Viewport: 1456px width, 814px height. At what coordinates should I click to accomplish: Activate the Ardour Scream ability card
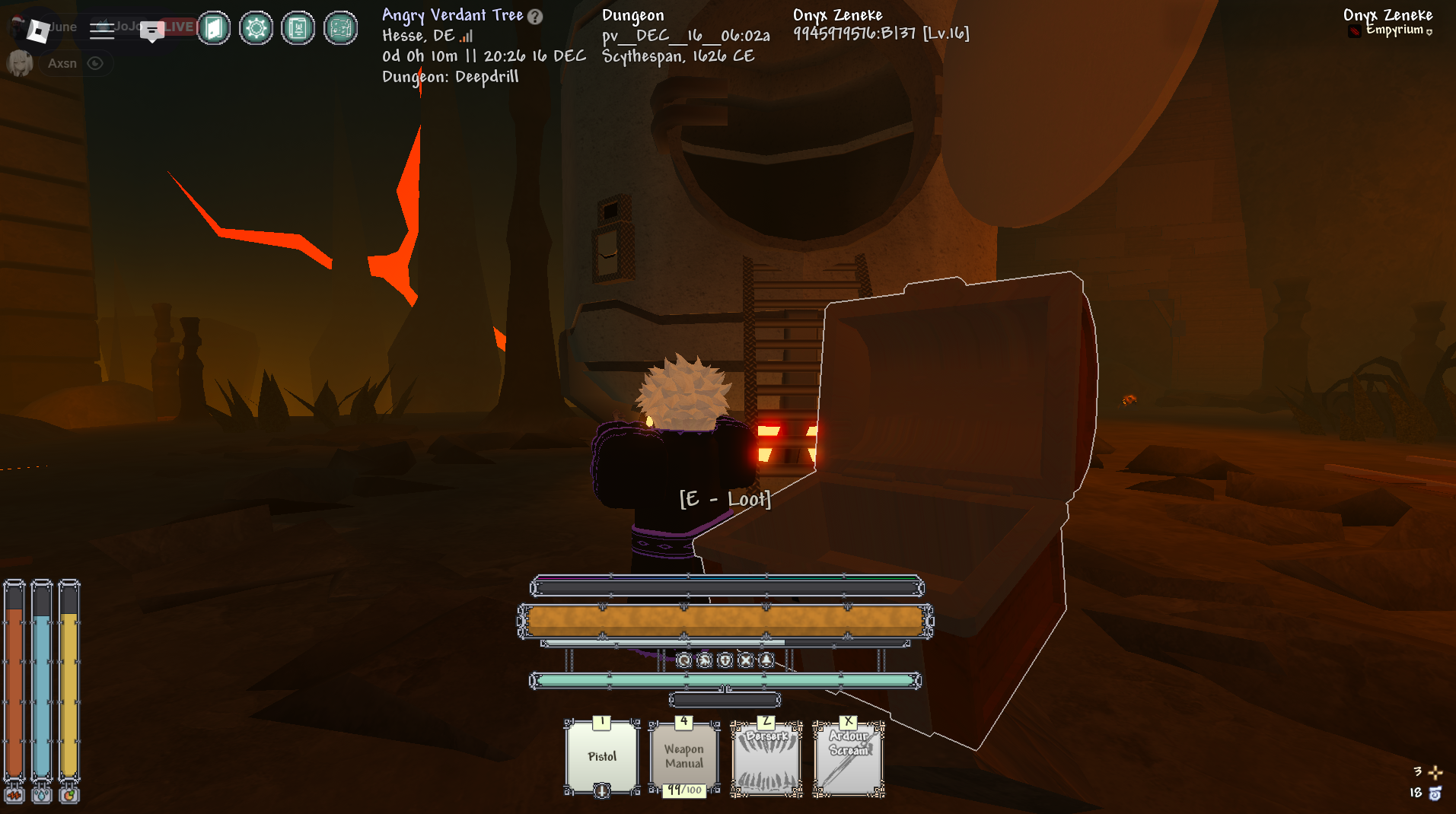[x=849, y=758]
